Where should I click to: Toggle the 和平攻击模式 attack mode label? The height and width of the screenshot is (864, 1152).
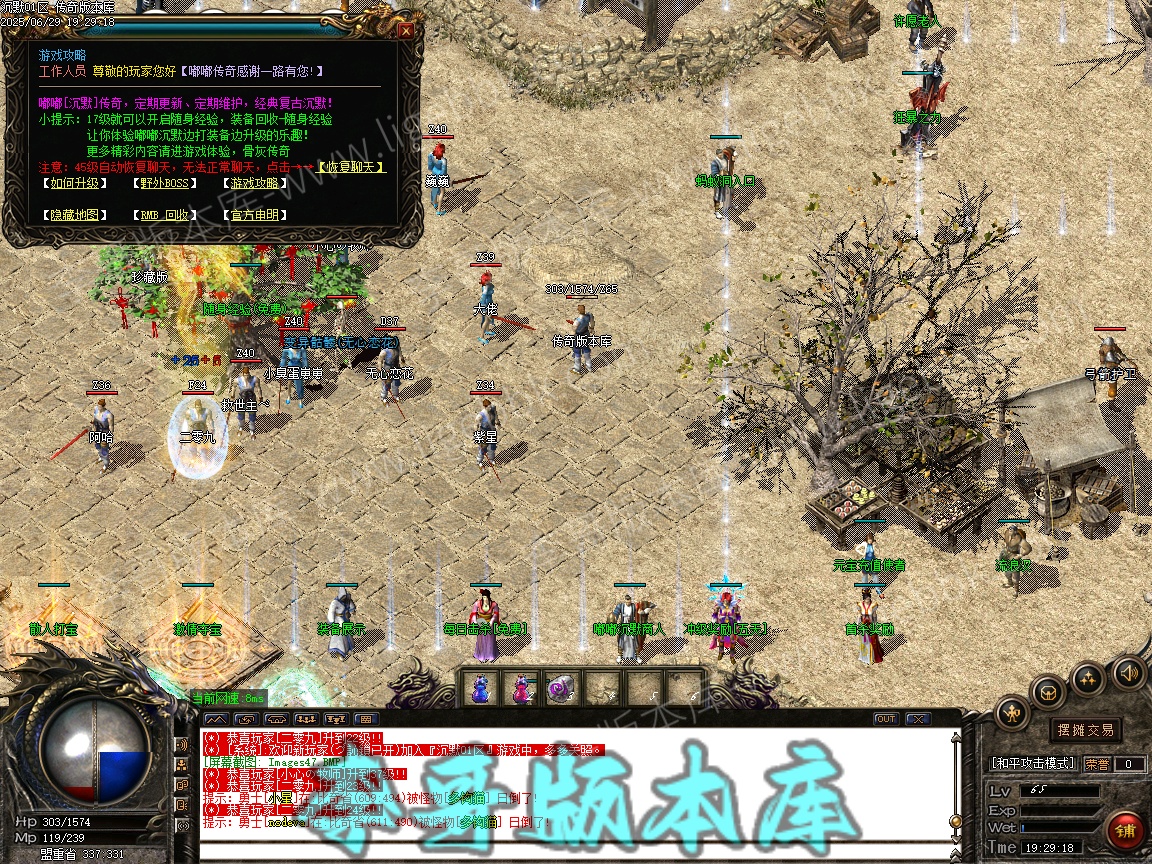(1033, 764)
